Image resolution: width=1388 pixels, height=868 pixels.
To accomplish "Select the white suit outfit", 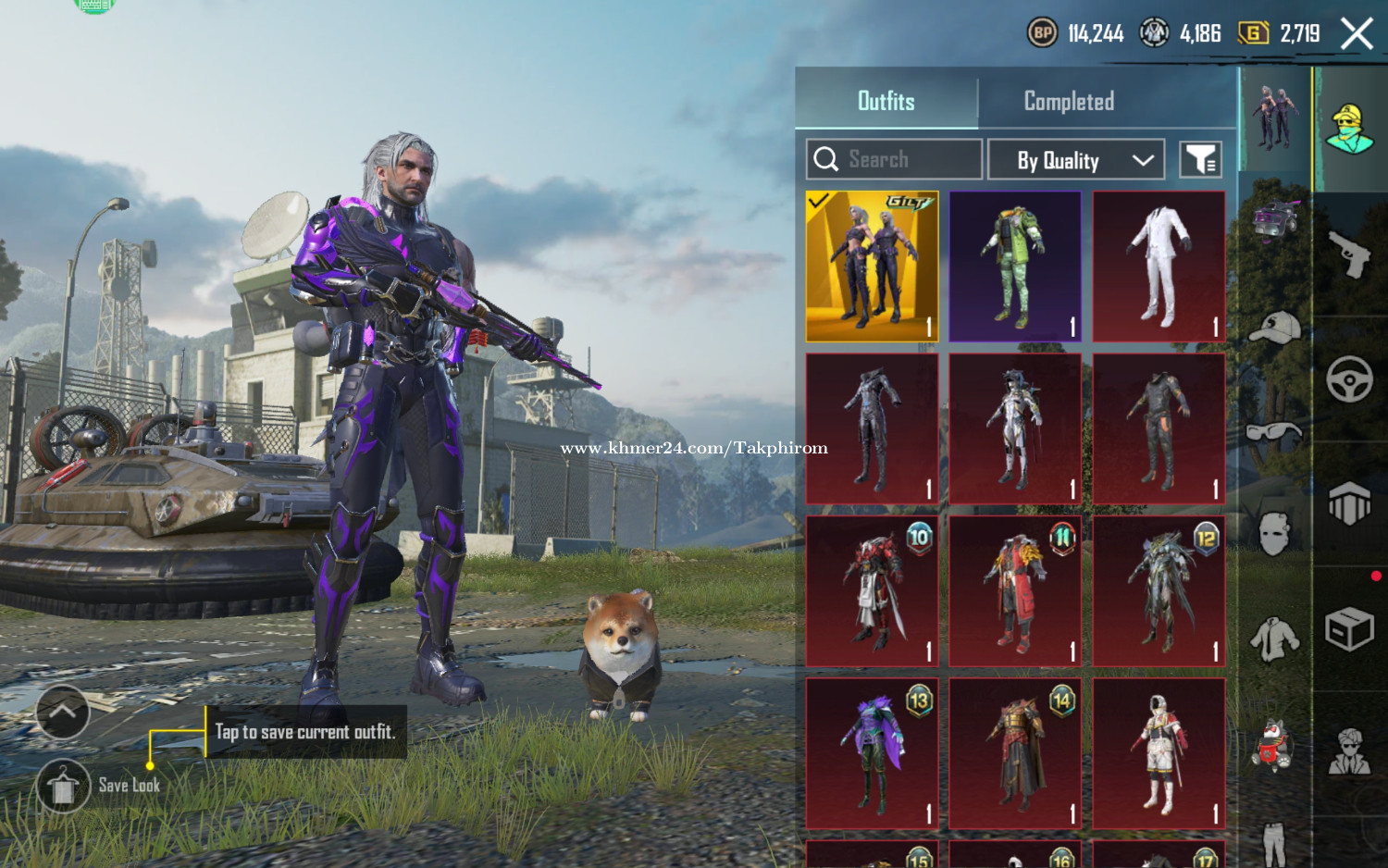I will click(1159, 267).
